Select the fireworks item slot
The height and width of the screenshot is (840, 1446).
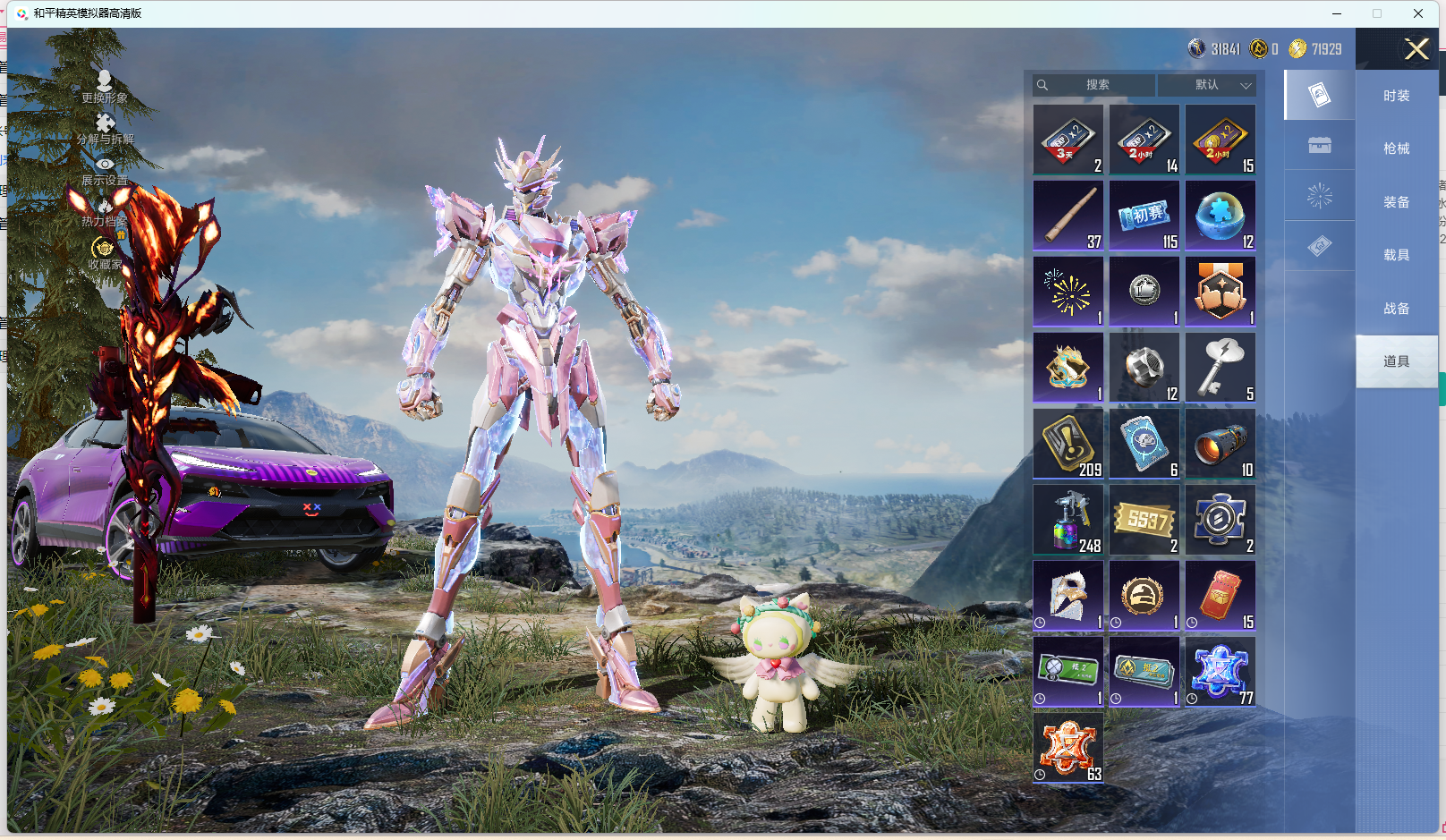coord(1068,292)
